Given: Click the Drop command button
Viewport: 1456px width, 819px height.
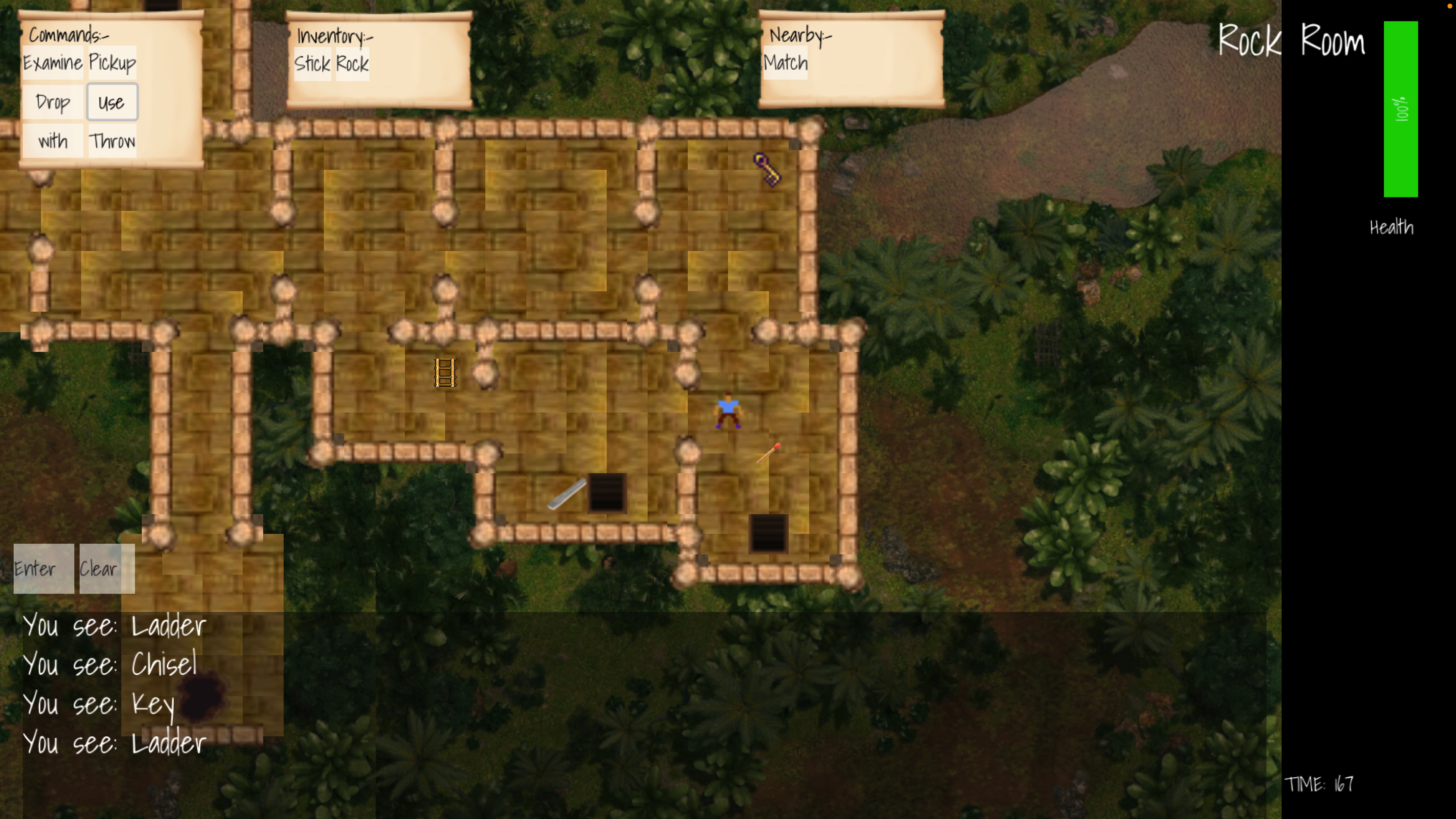Looking at the screenshot, I should 53,102.
